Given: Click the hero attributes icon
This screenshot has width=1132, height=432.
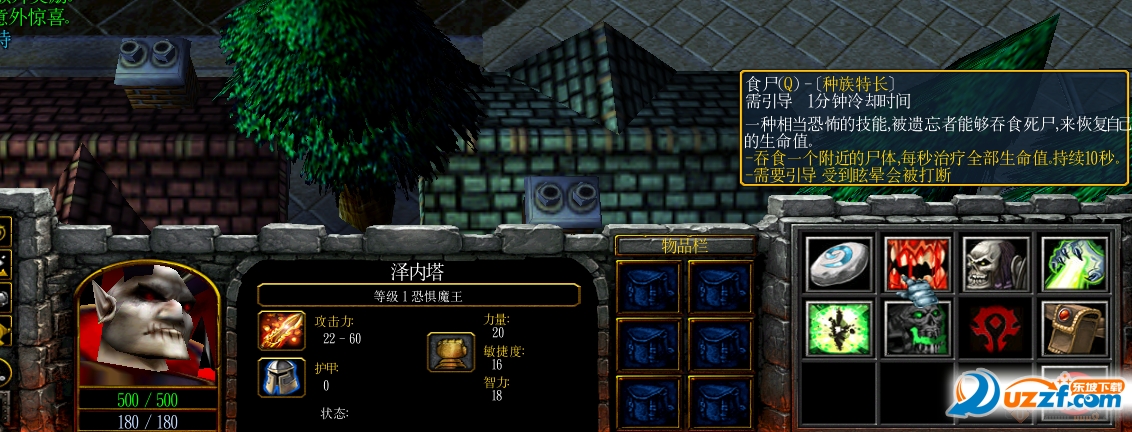Looking at the screenshot, I should [x=451, y=352].
